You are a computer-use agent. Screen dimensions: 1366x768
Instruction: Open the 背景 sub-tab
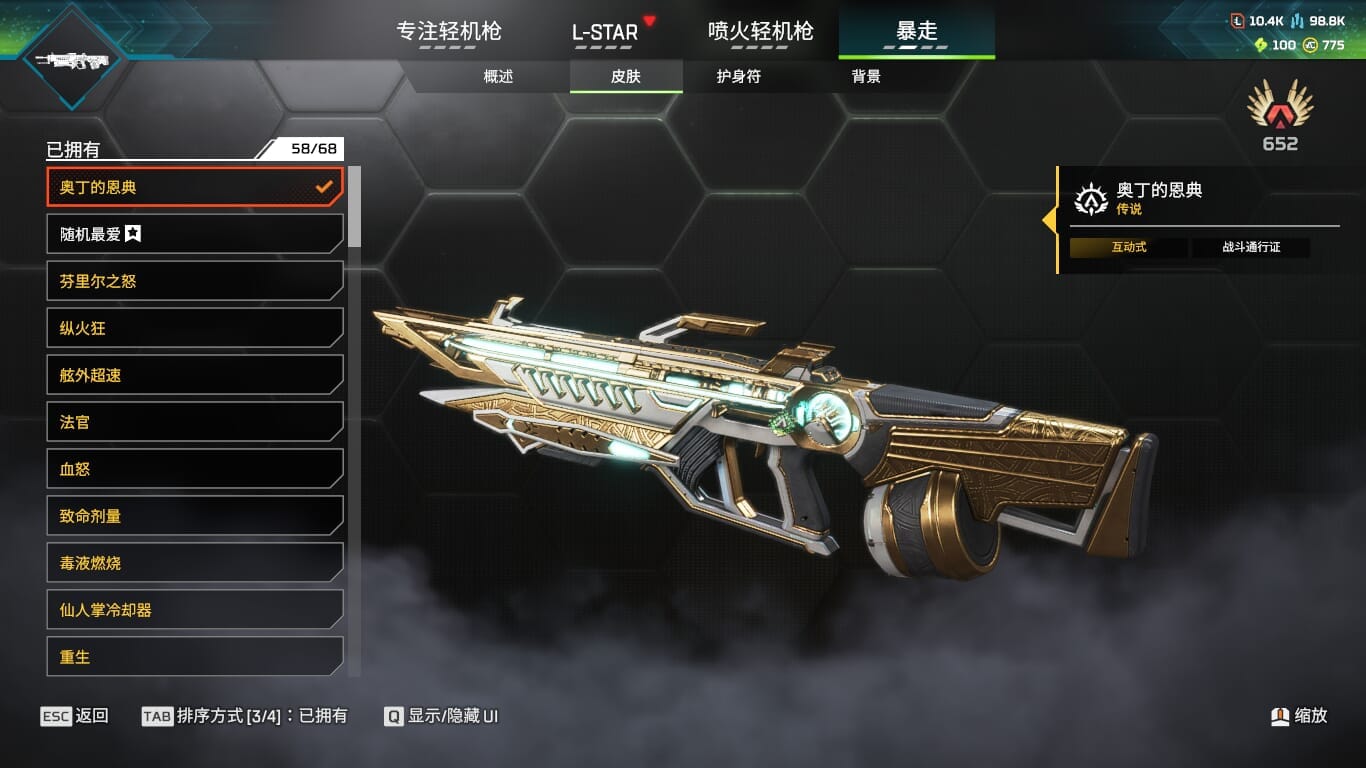click(866, 76)
